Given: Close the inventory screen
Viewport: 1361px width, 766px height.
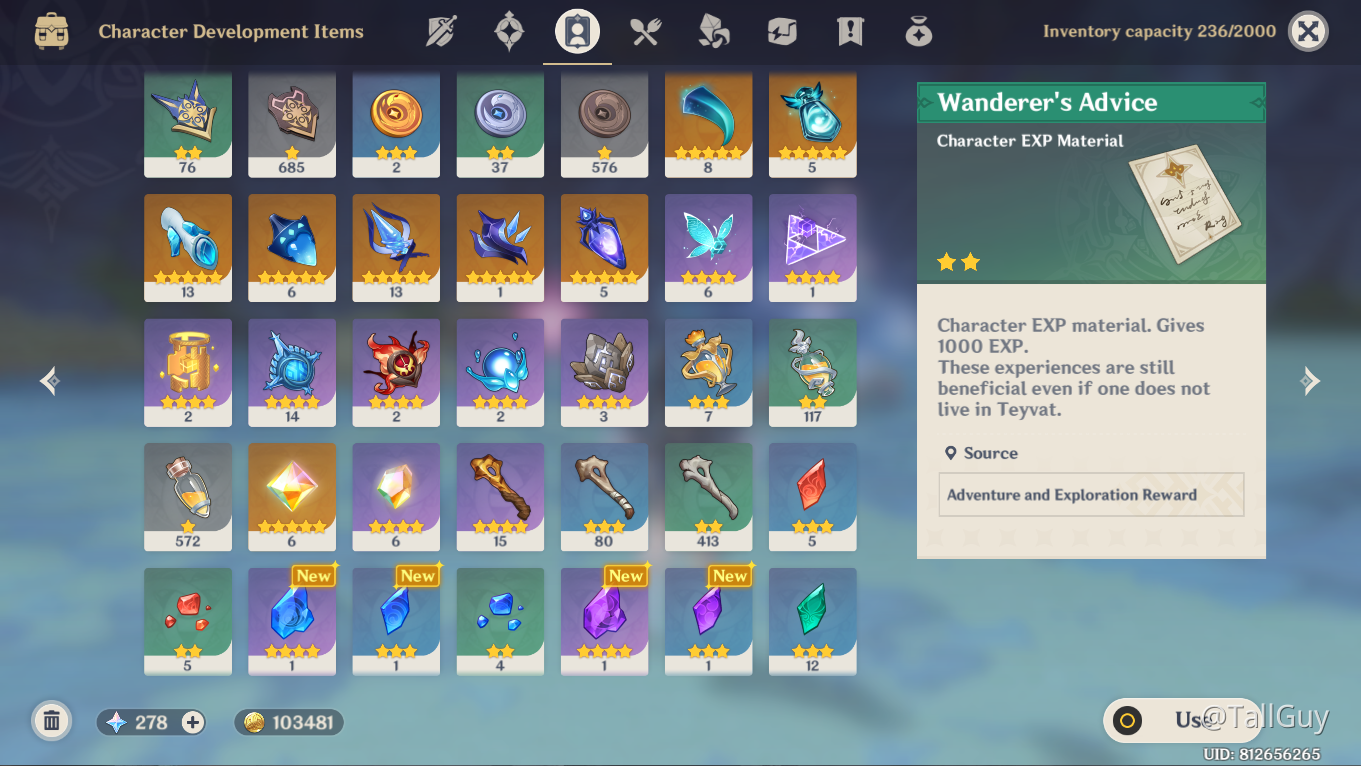Looking at the screenshot, I should tap(1307, 31).
